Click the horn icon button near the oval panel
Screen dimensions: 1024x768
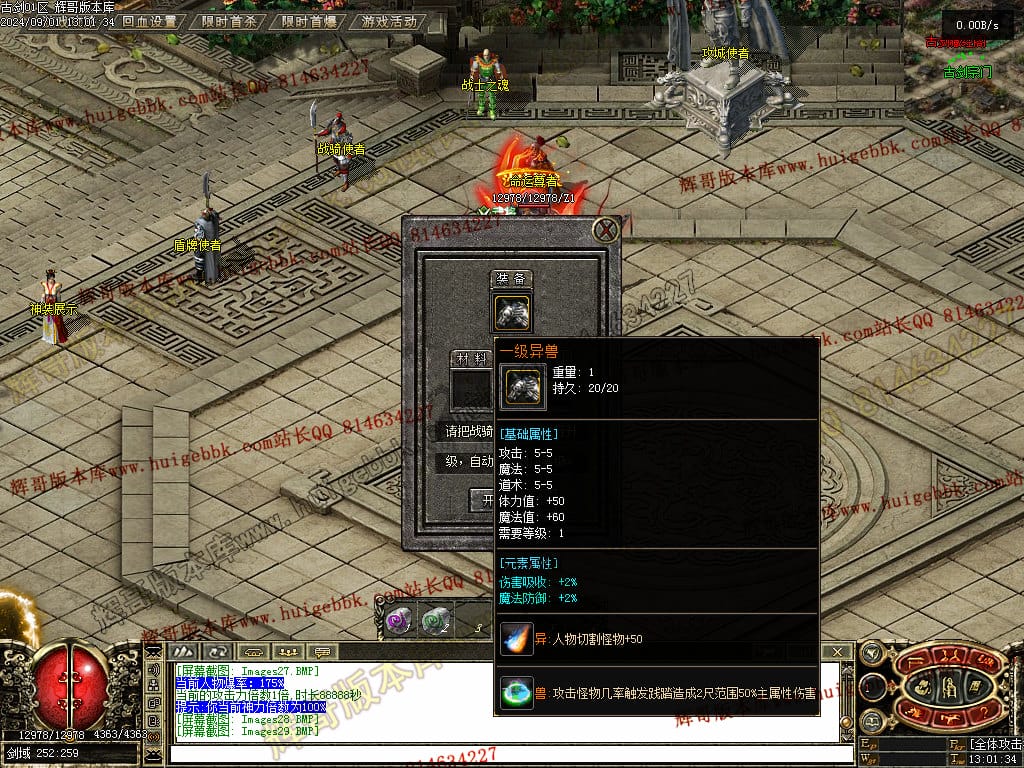coord(871,652)
